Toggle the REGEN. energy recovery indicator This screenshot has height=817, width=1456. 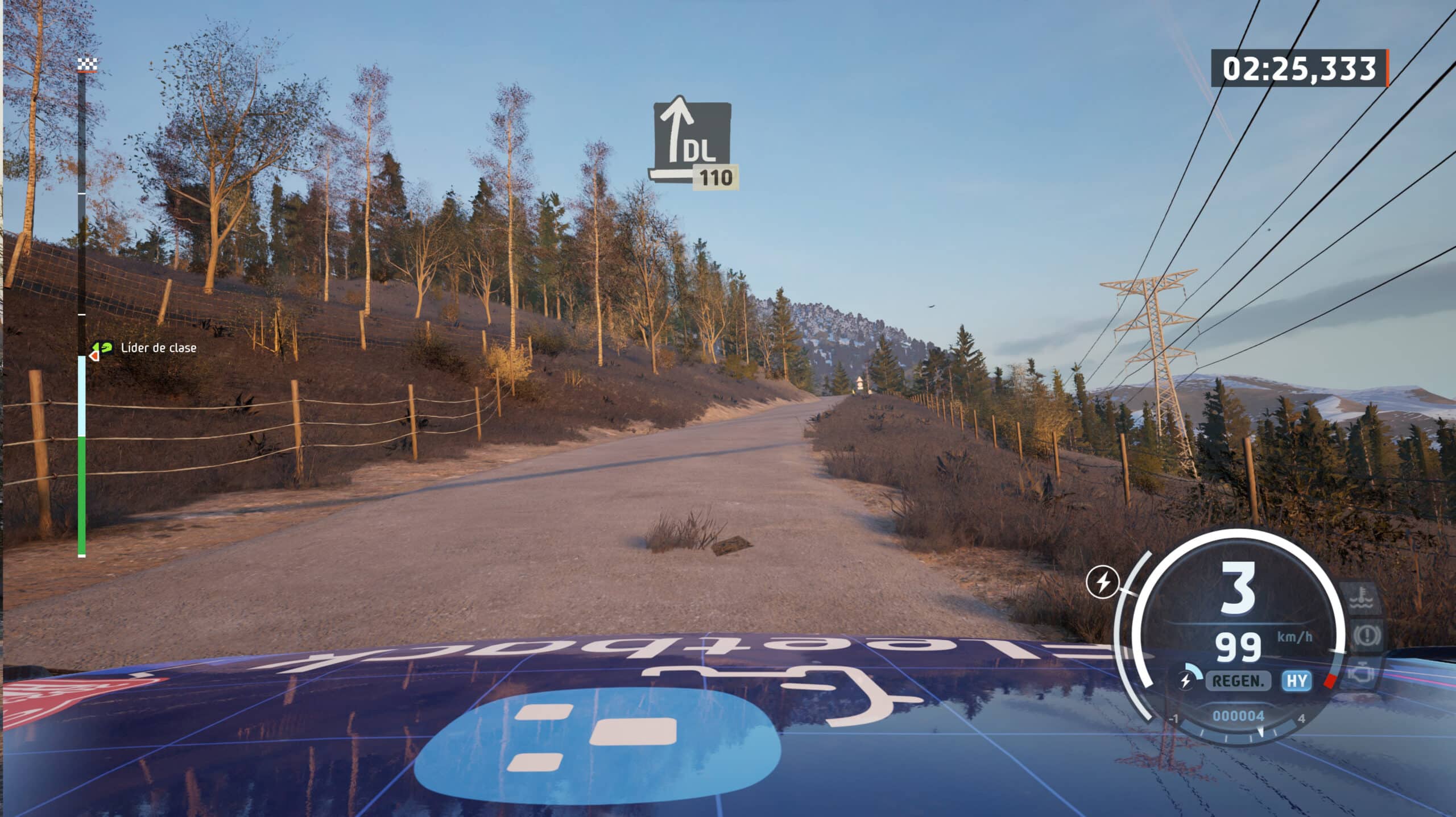(1238, 682)
